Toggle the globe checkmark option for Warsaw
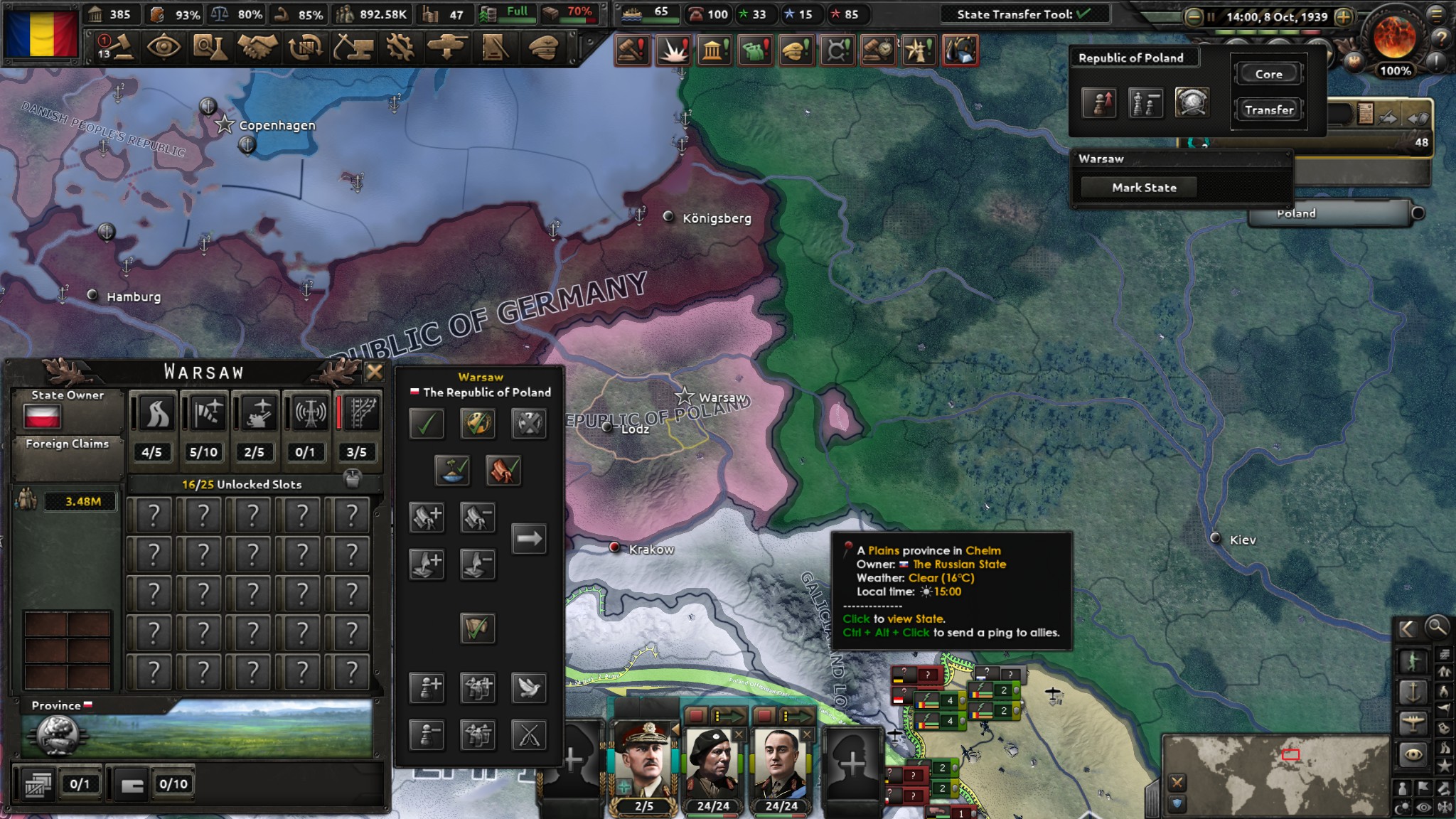The height and width of the screenshot is (819, 1456). [476, 423]
